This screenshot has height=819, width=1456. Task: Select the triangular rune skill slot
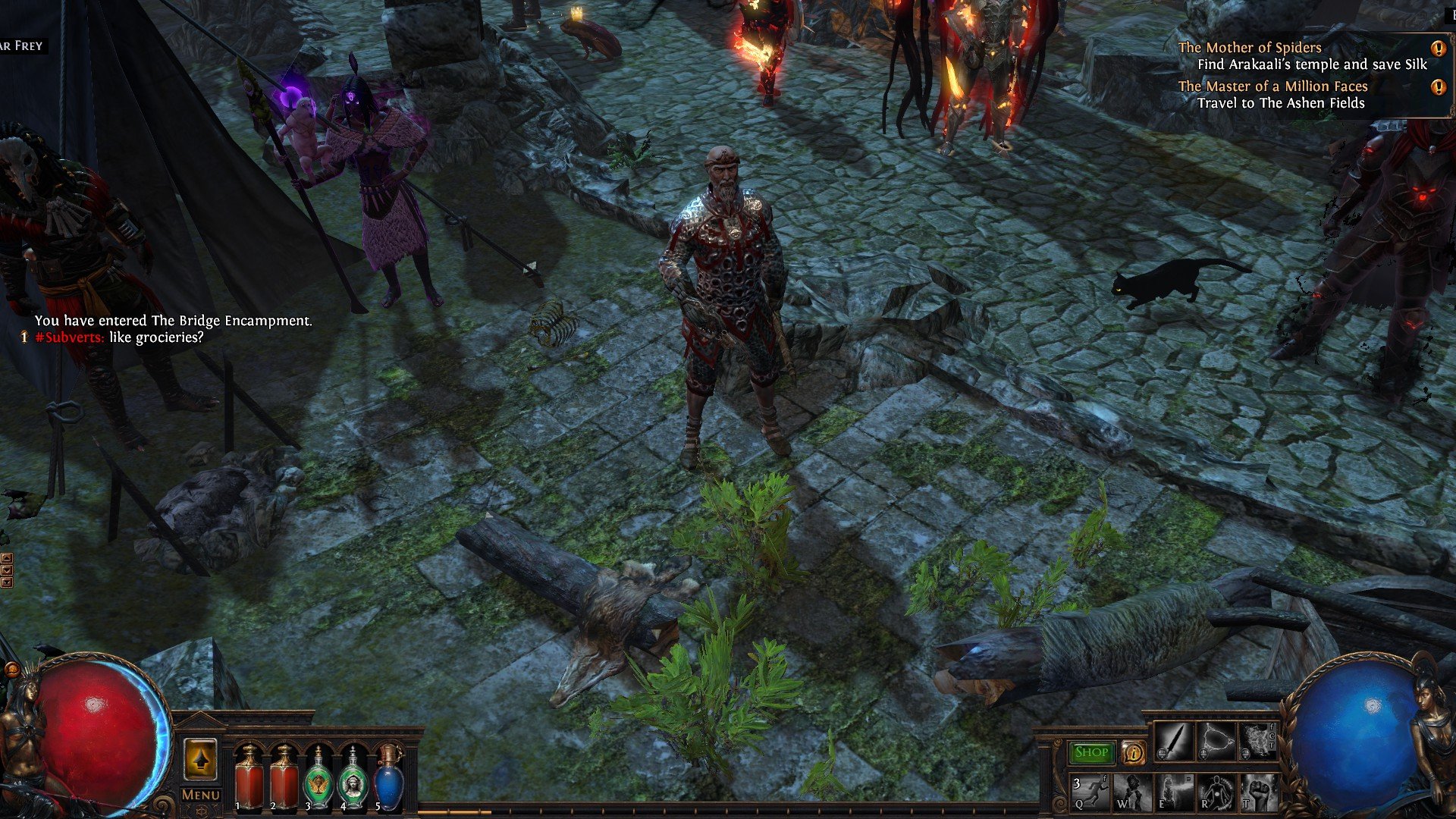1215,742
